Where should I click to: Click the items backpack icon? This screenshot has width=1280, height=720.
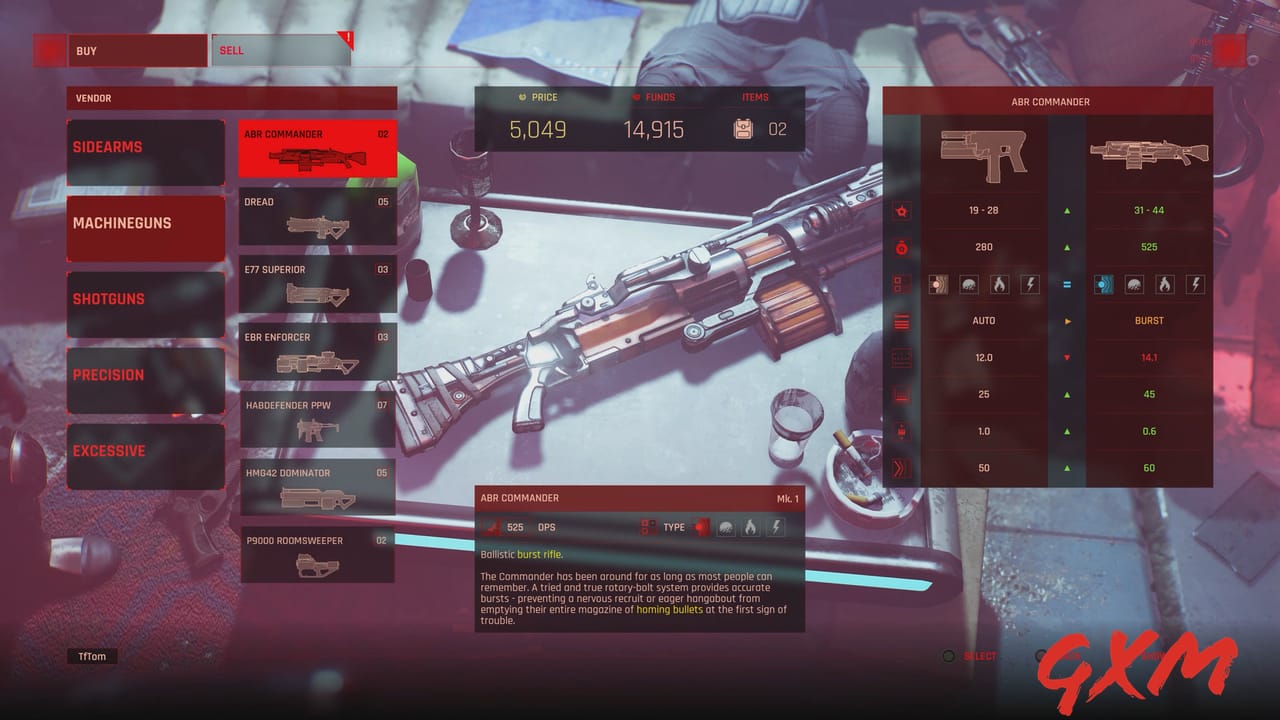click(741, 128)
